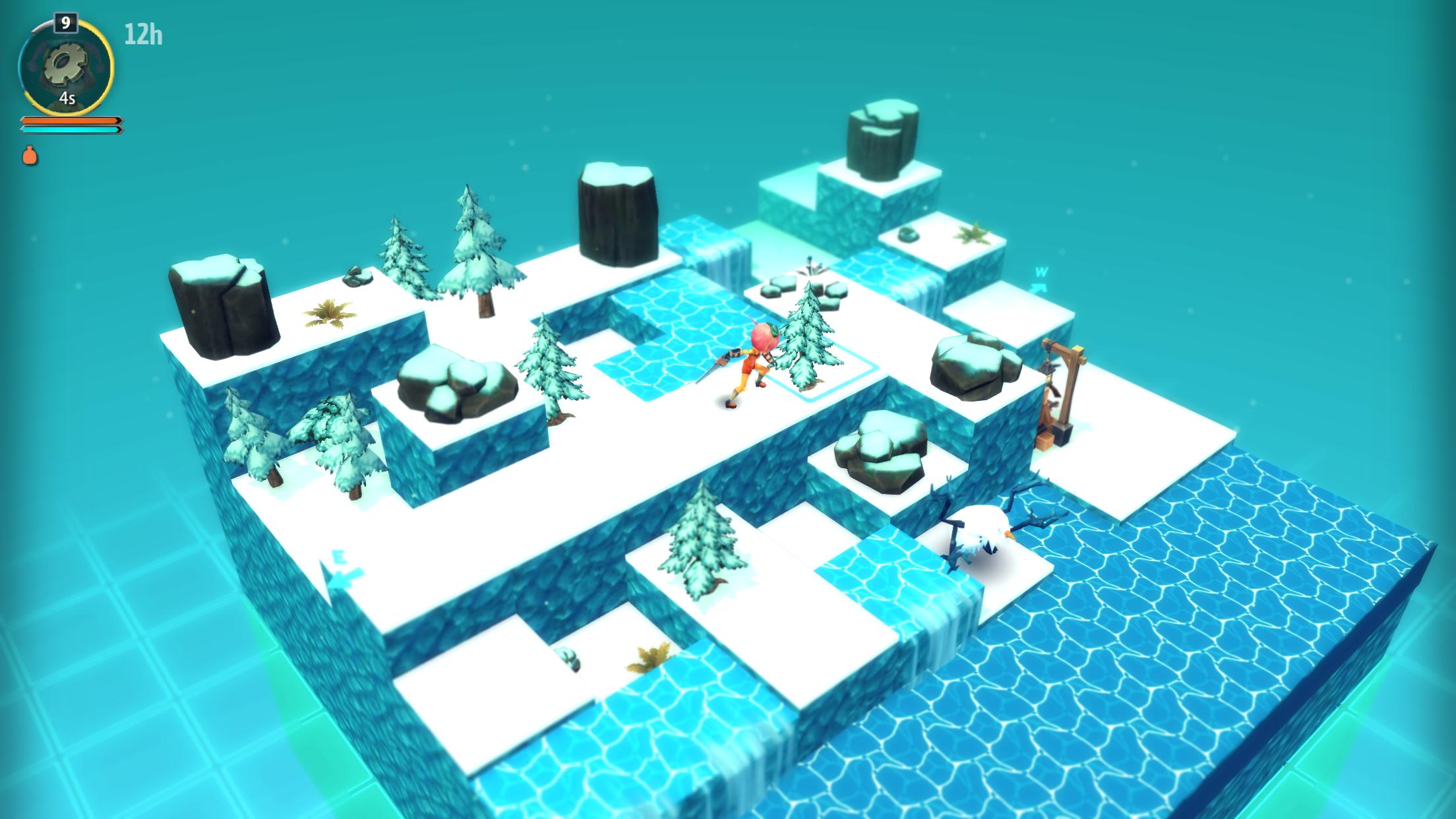Click the wooden crate beside the gallows

pos(1045,442)
